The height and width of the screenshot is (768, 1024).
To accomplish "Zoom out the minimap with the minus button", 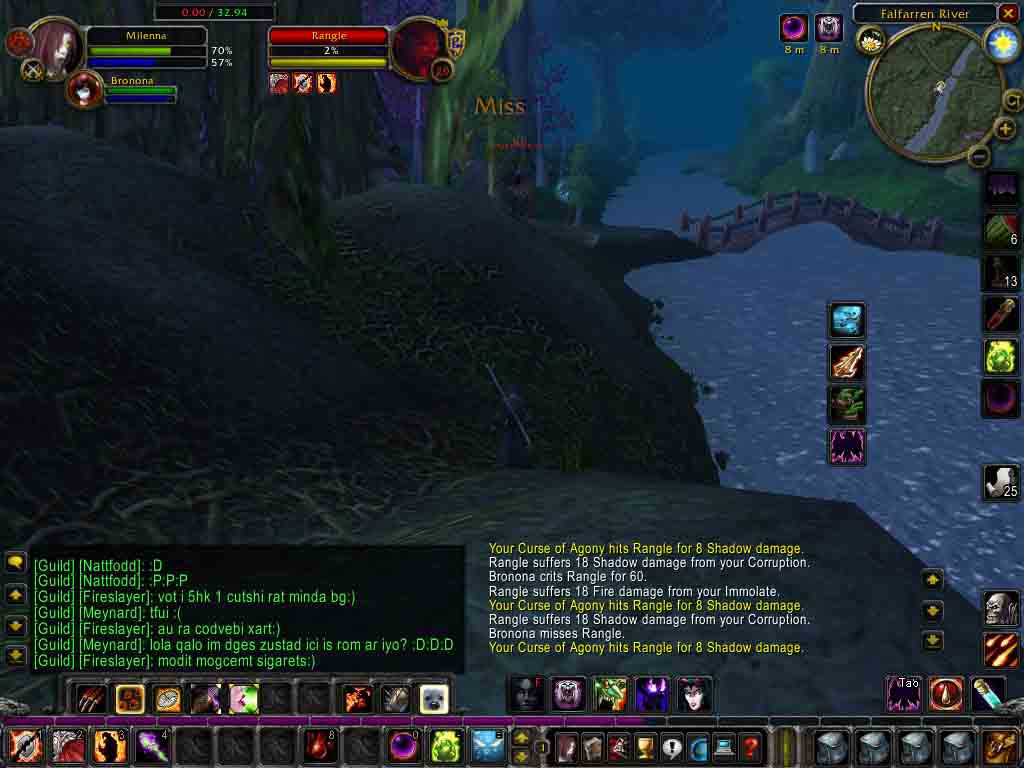I will pos(979,156).
